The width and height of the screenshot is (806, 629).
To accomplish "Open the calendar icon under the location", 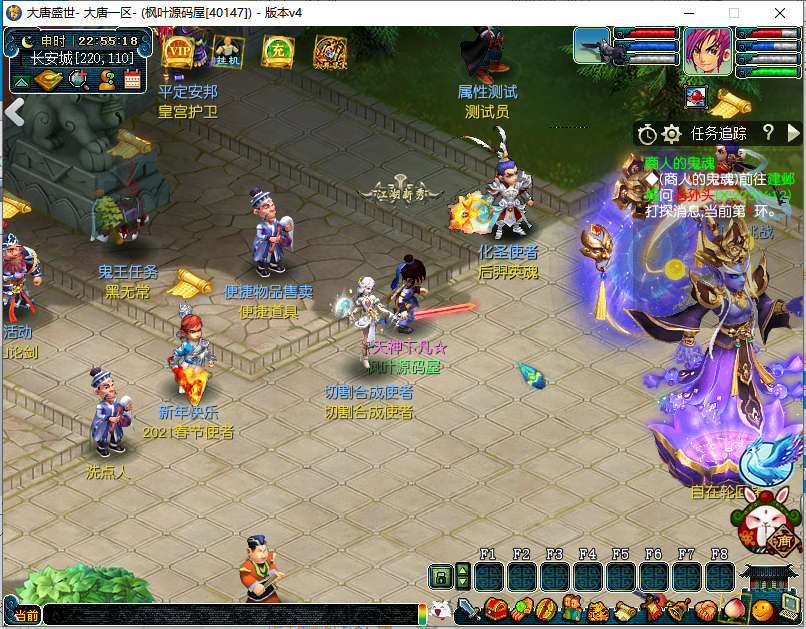I will (x=132, y=79).
